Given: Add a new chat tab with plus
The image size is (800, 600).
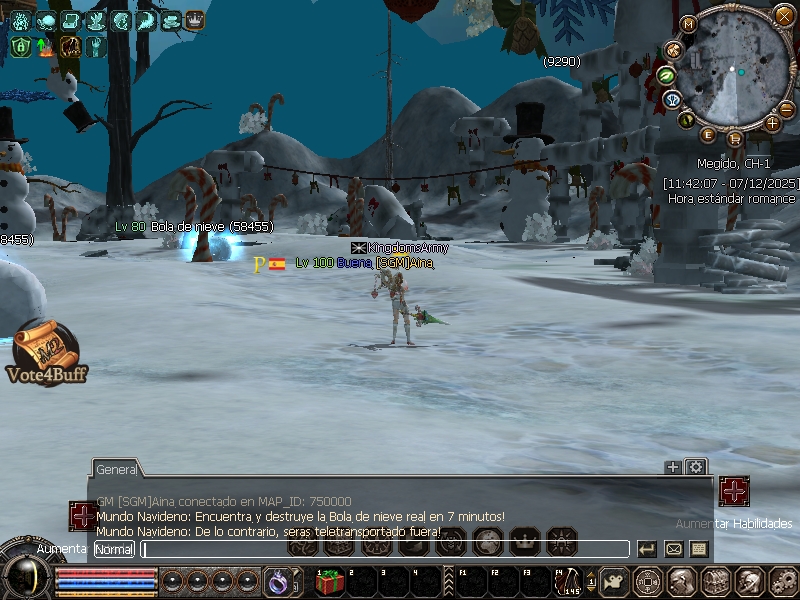Looking at the screenshot, I should tap(673, 467).
